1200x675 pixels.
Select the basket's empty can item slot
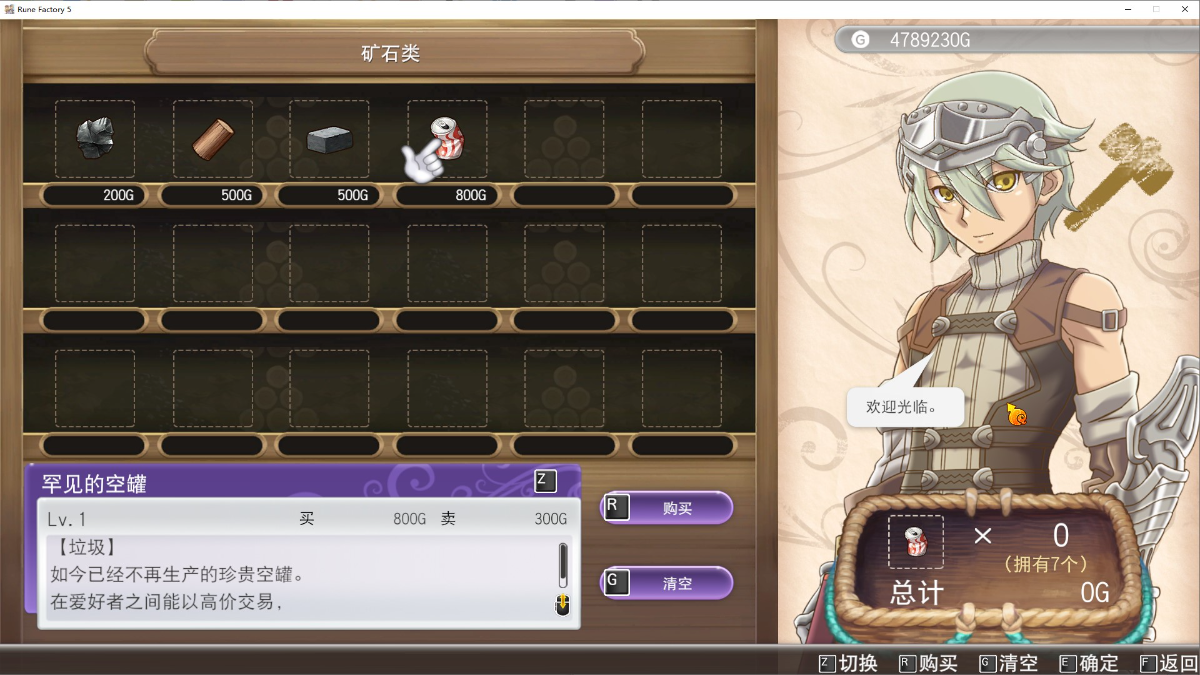click(x=915, y=542)
